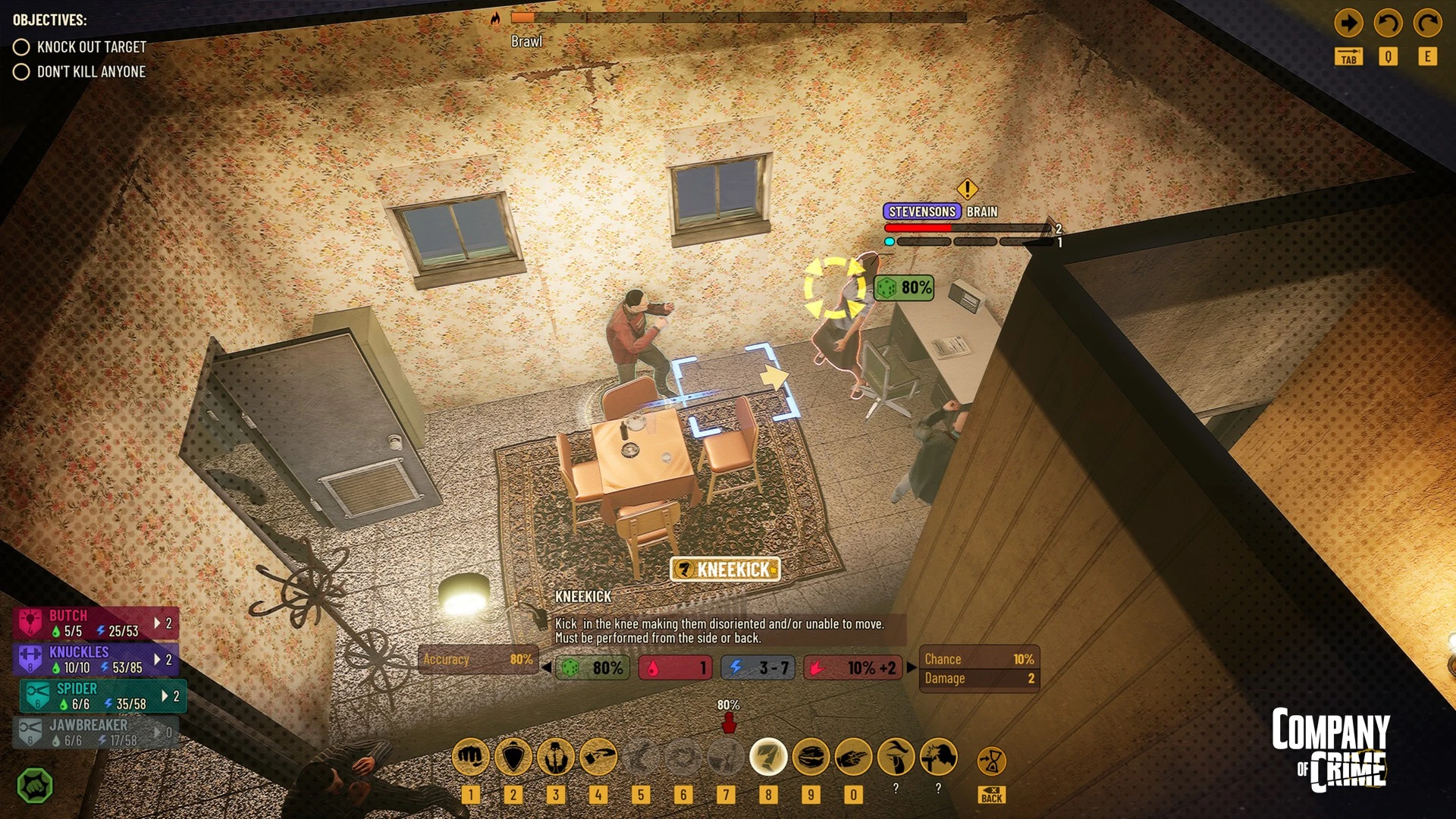The width and height of the screenshot is (1456, 819).
Task: Rotate the camera counterclockwise
Action: point(1388,24)
